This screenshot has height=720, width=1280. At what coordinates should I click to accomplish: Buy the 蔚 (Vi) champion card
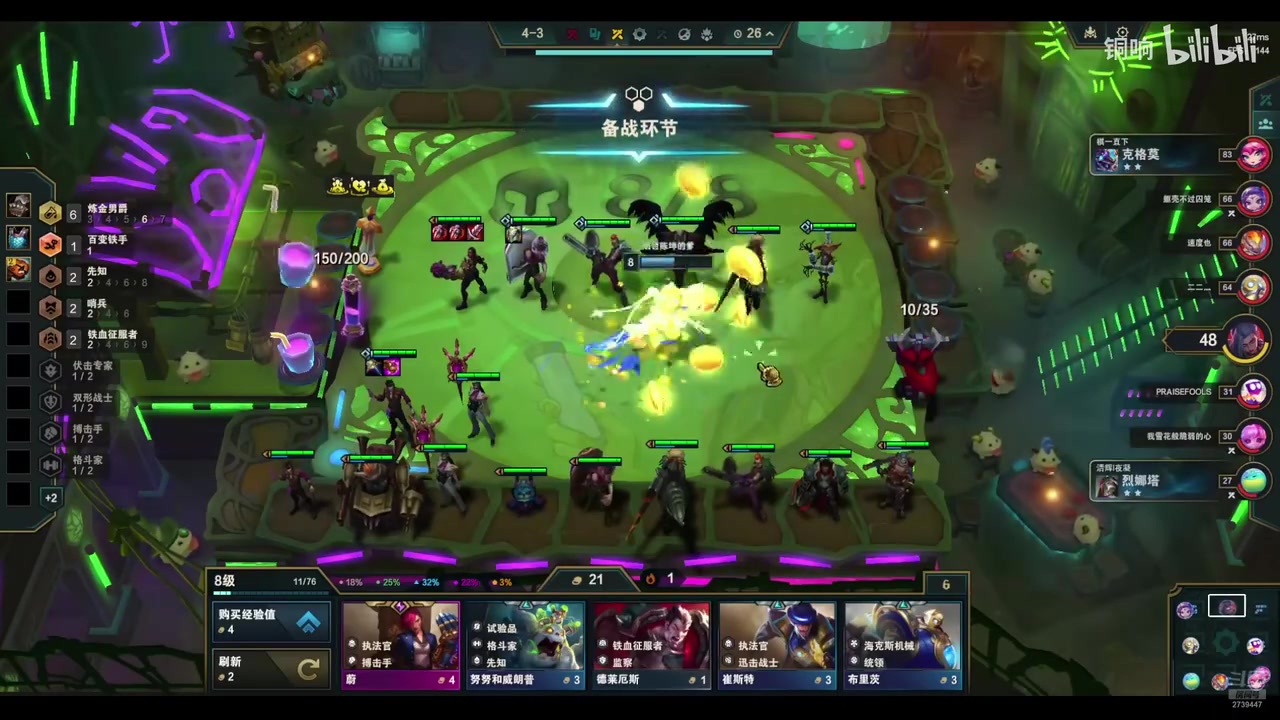point(401,645)
